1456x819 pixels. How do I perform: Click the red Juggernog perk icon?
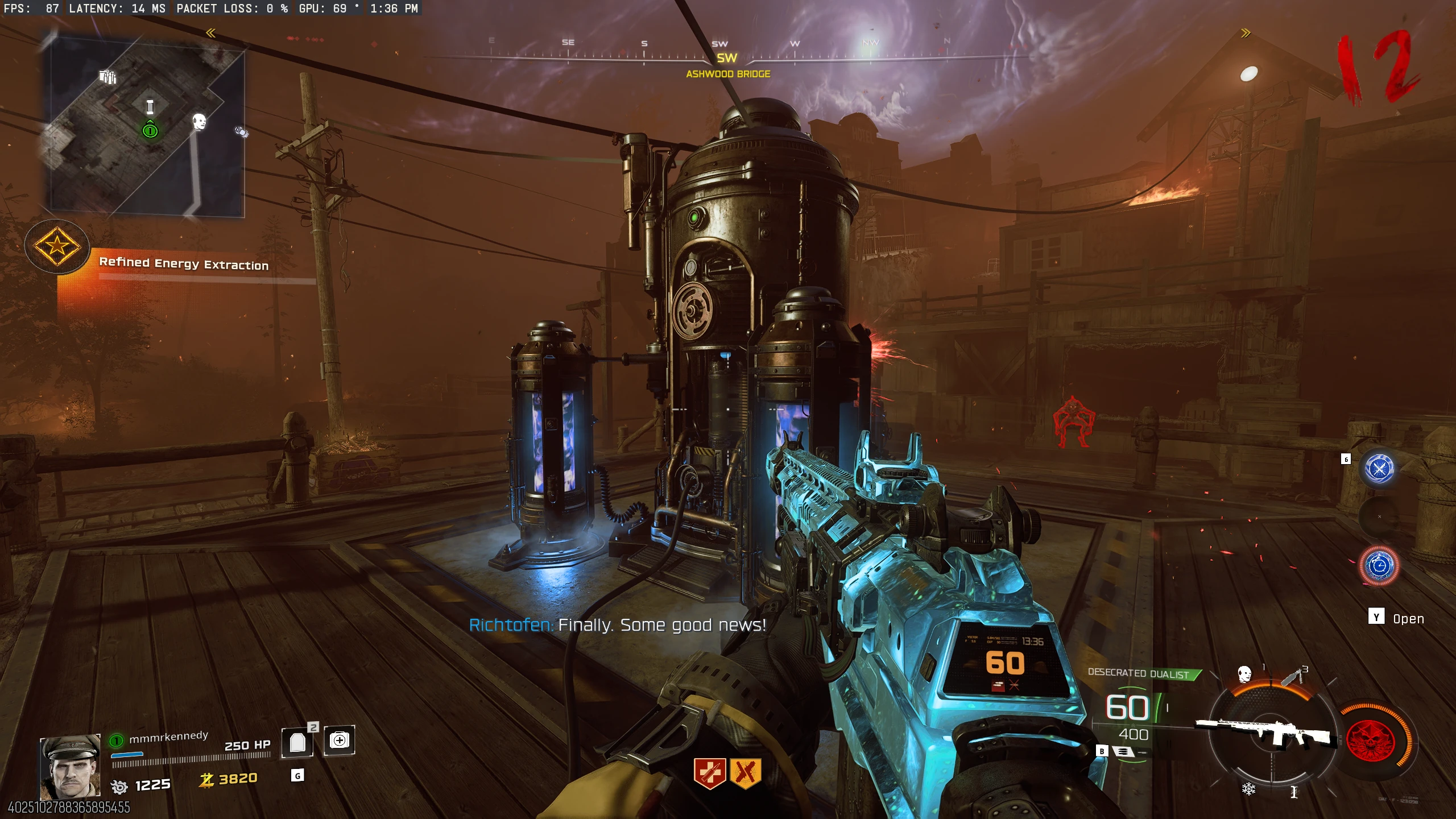(709, 773)
